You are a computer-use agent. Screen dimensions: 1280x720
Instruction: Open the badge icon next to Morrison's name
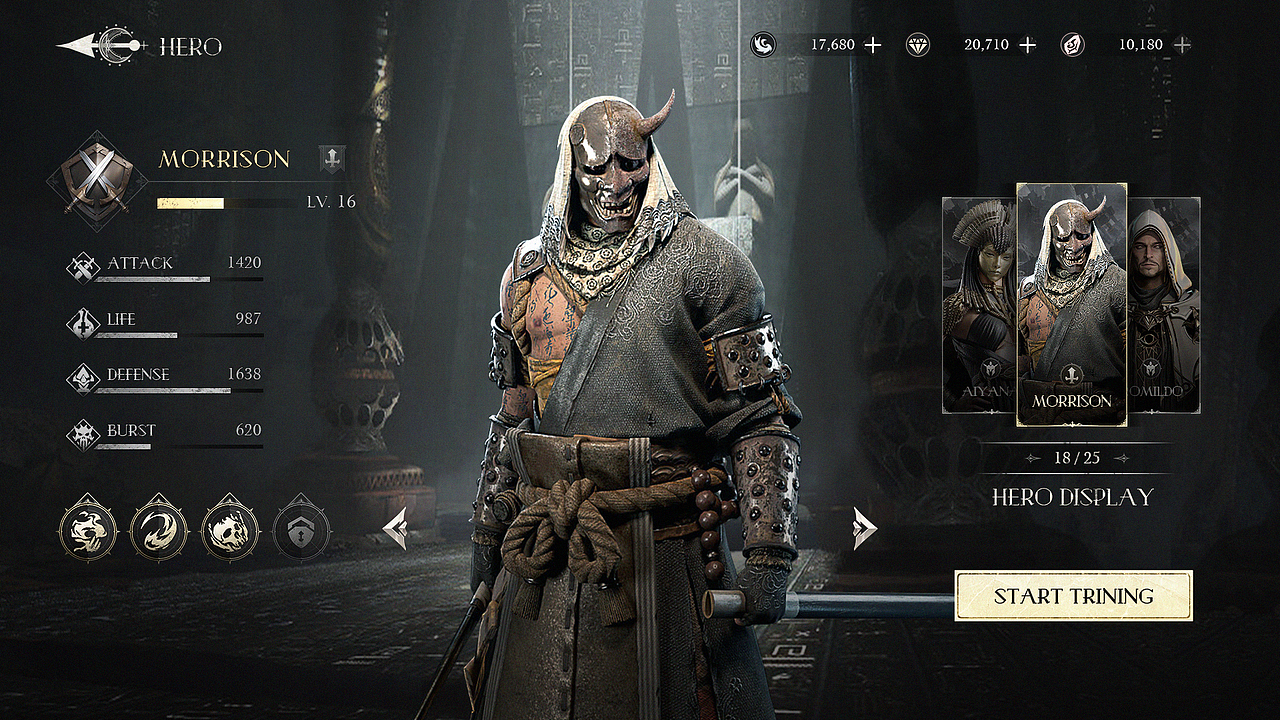click(x=332, y=158)
